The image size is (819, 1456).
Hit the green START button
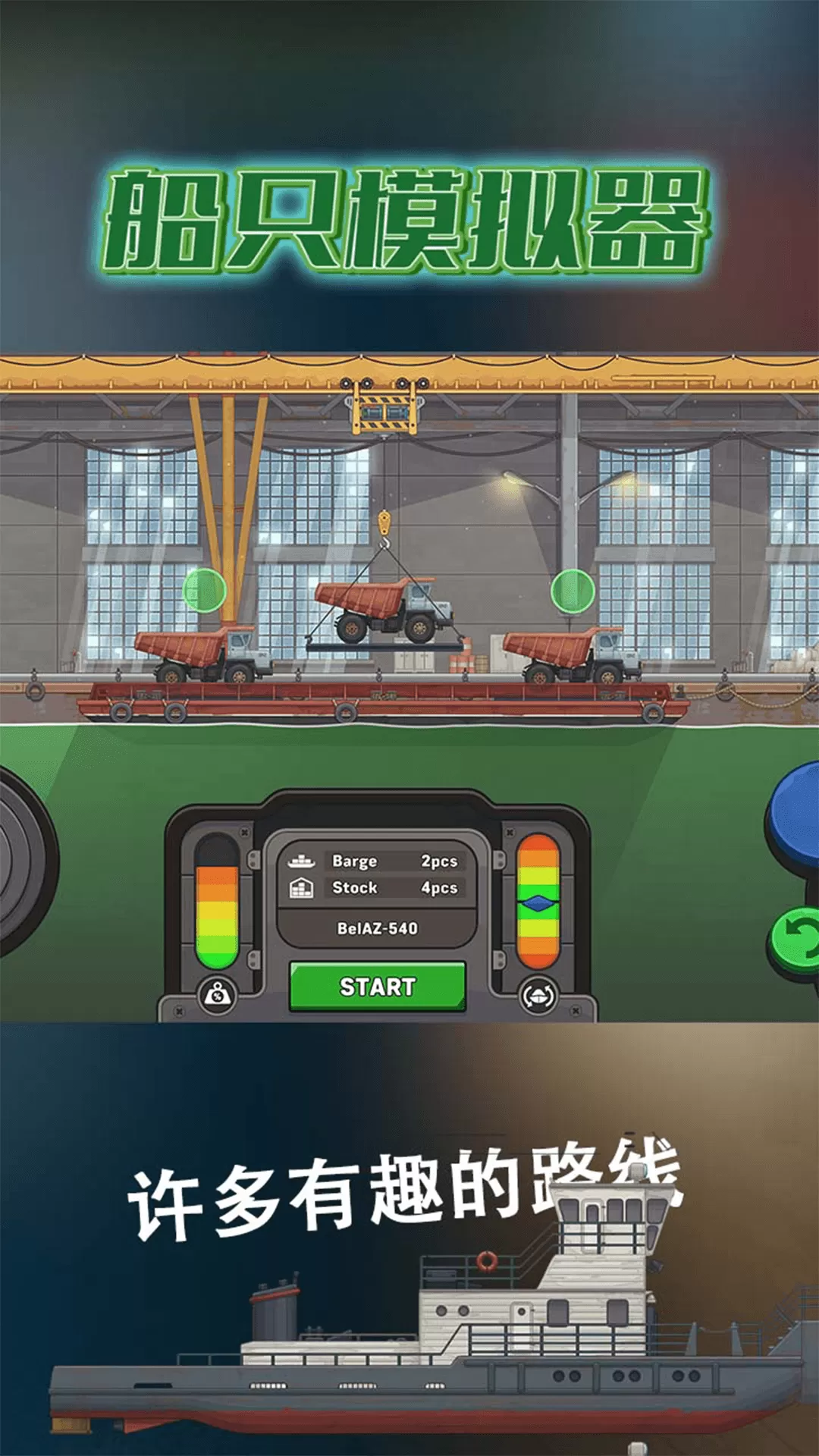tap(377, 987)
